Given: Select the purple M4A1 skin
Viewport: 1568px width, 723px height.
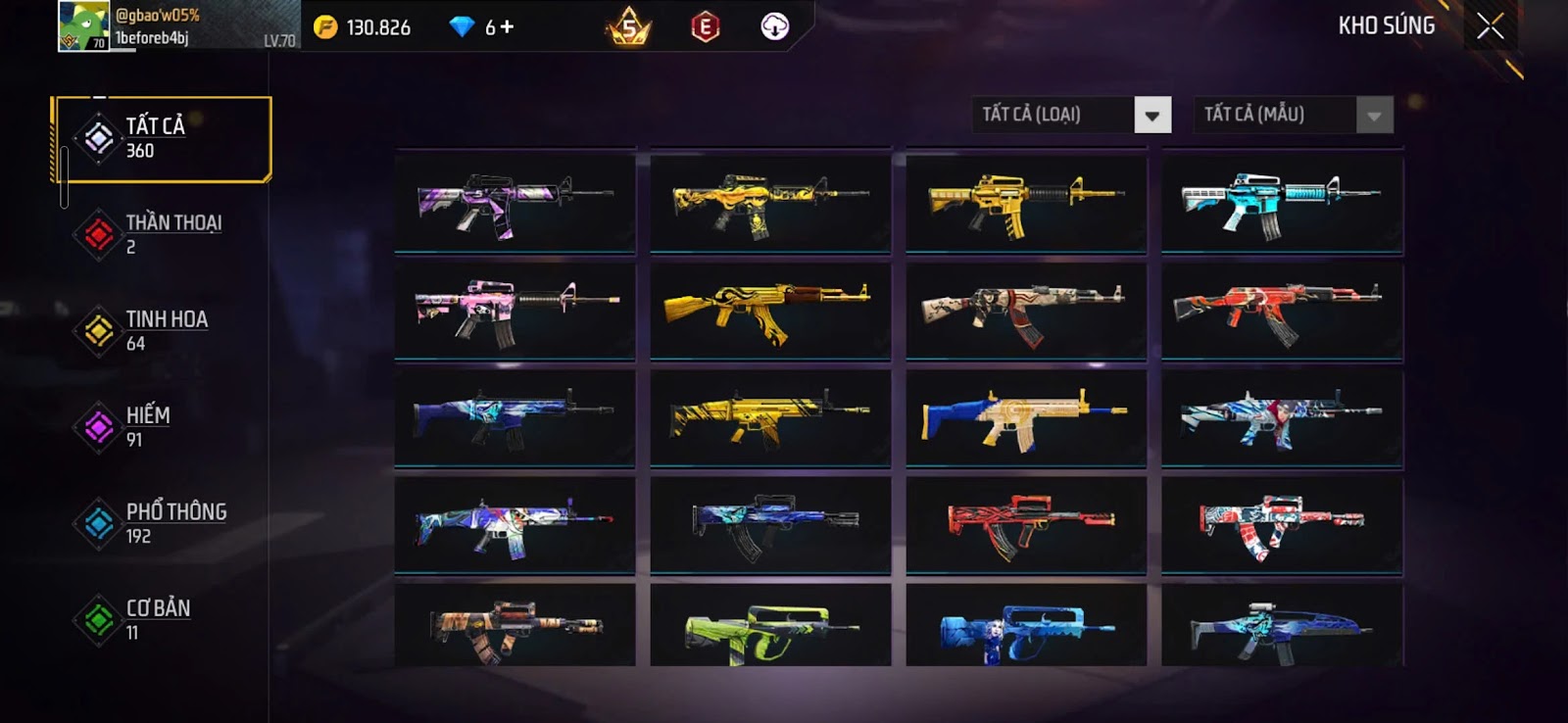Looking at the screenshot, I should point(514,203).
